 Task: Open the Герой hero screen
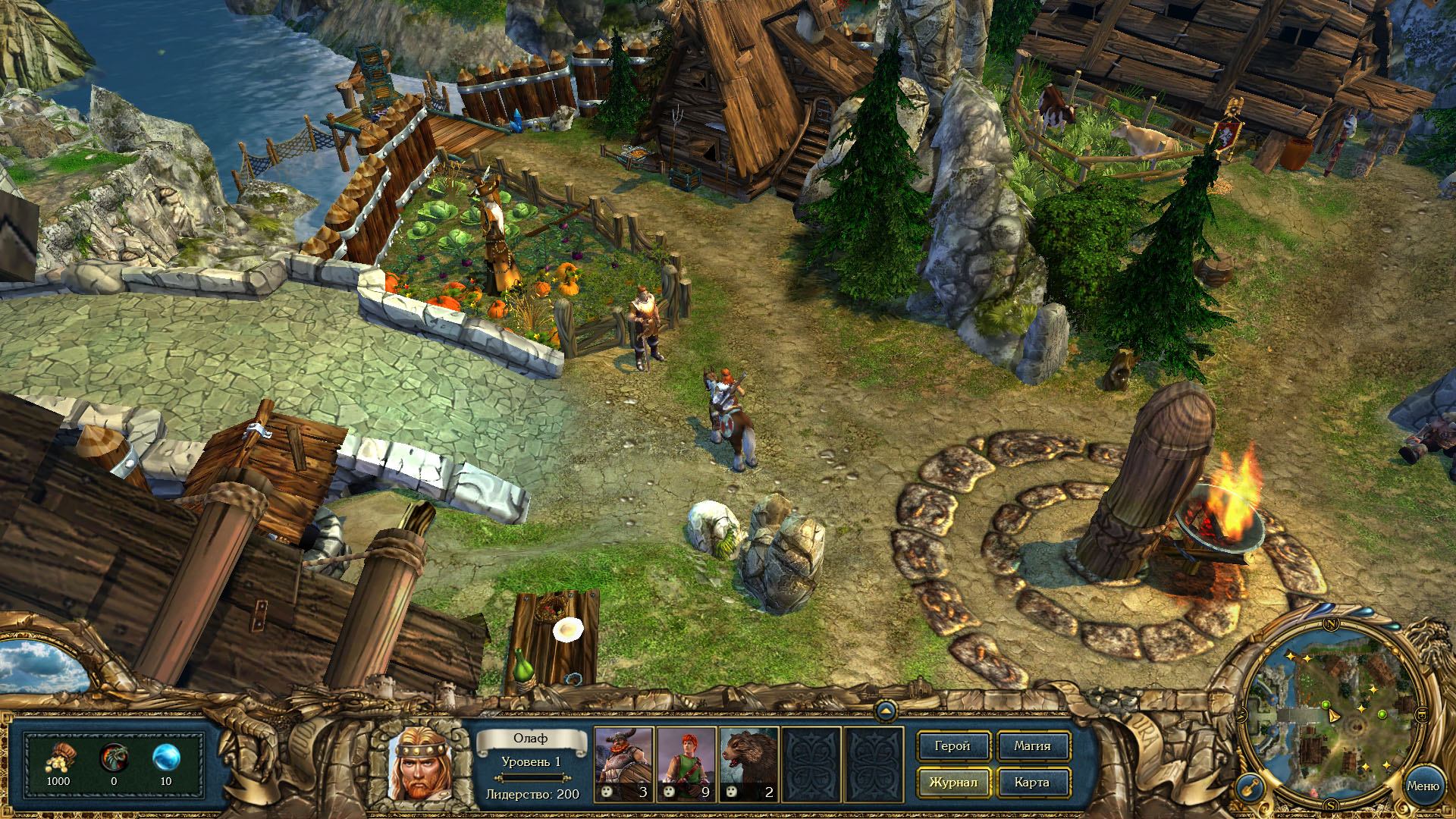[x=952, y=746]
